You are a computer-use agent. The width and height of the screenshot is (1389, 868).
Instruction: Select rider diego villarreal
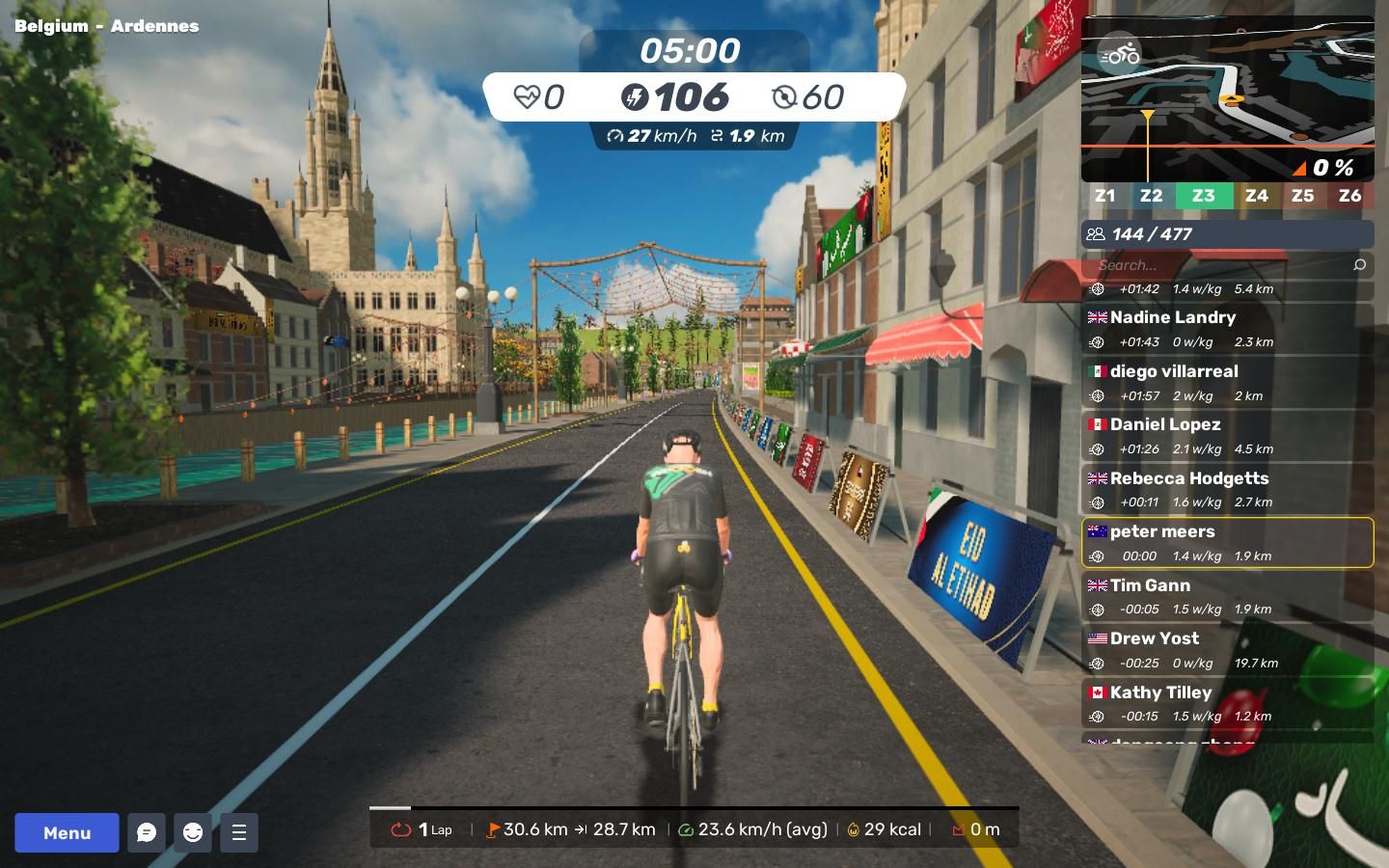pyautogui.click(x=1227, y=382)
